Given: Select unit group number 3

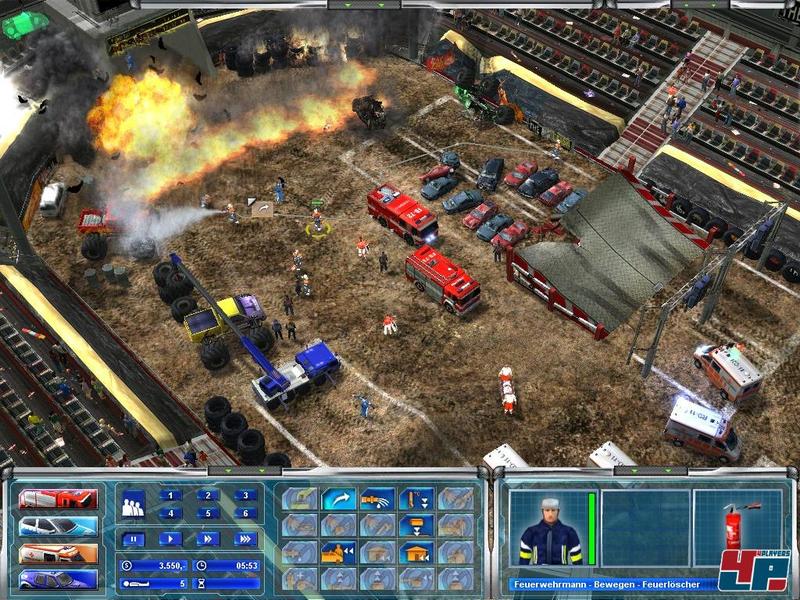Looking at the screenshot, I should tap(245, 495).
